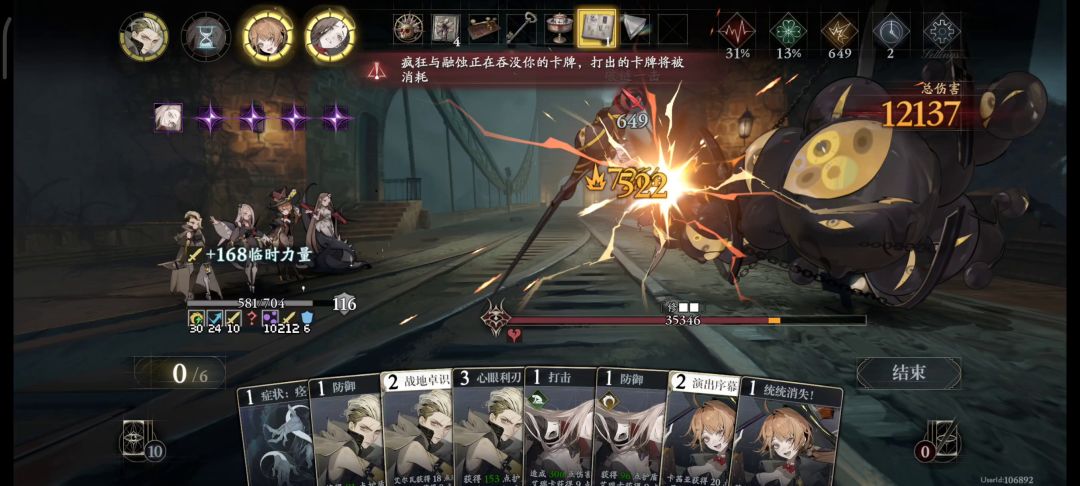Select the 心眼利刃 card
This screenshot has height=486, width=1080.
(488, 430)
